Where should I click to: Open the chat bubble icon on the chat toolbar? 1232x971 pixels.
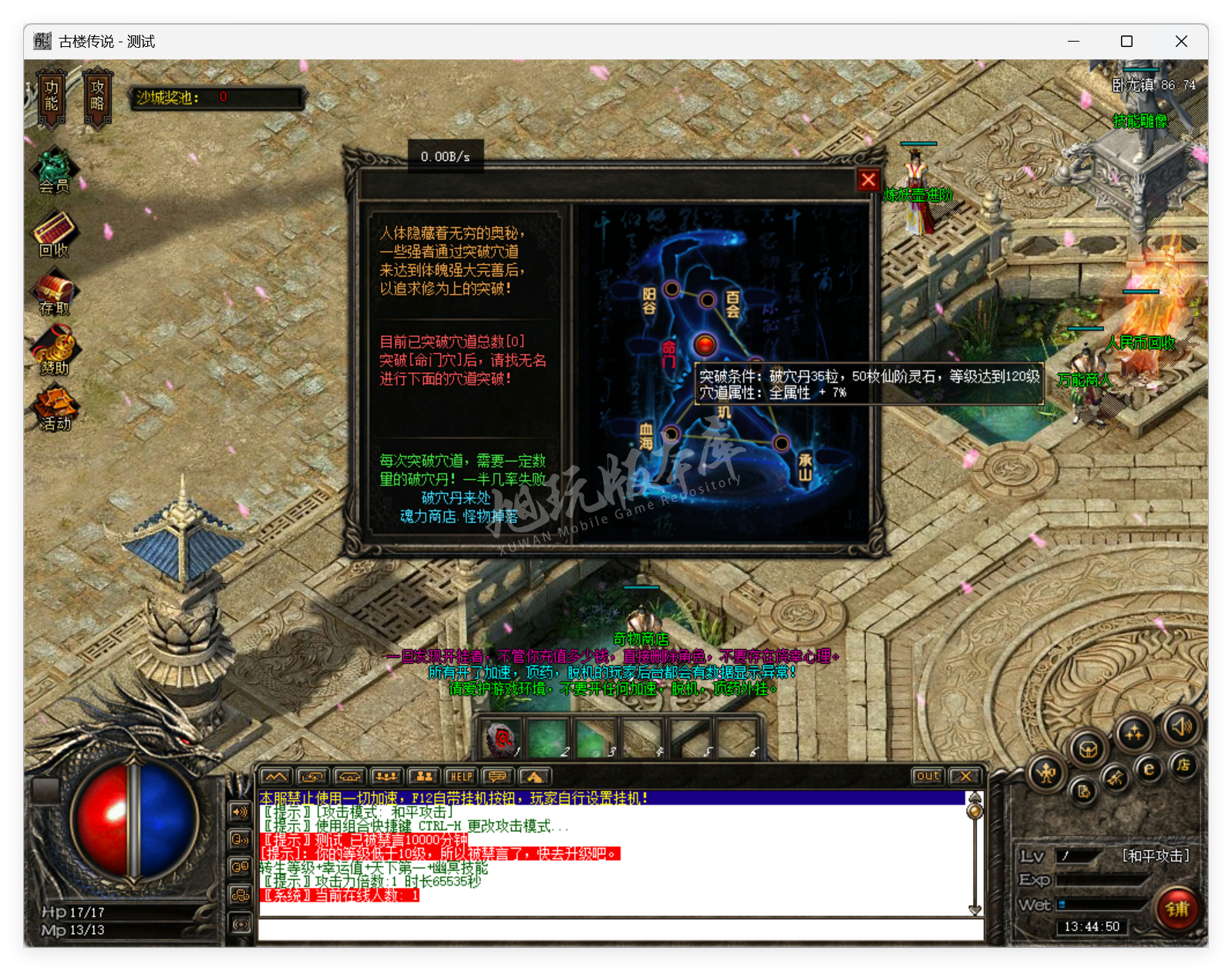tap(497, 777)
